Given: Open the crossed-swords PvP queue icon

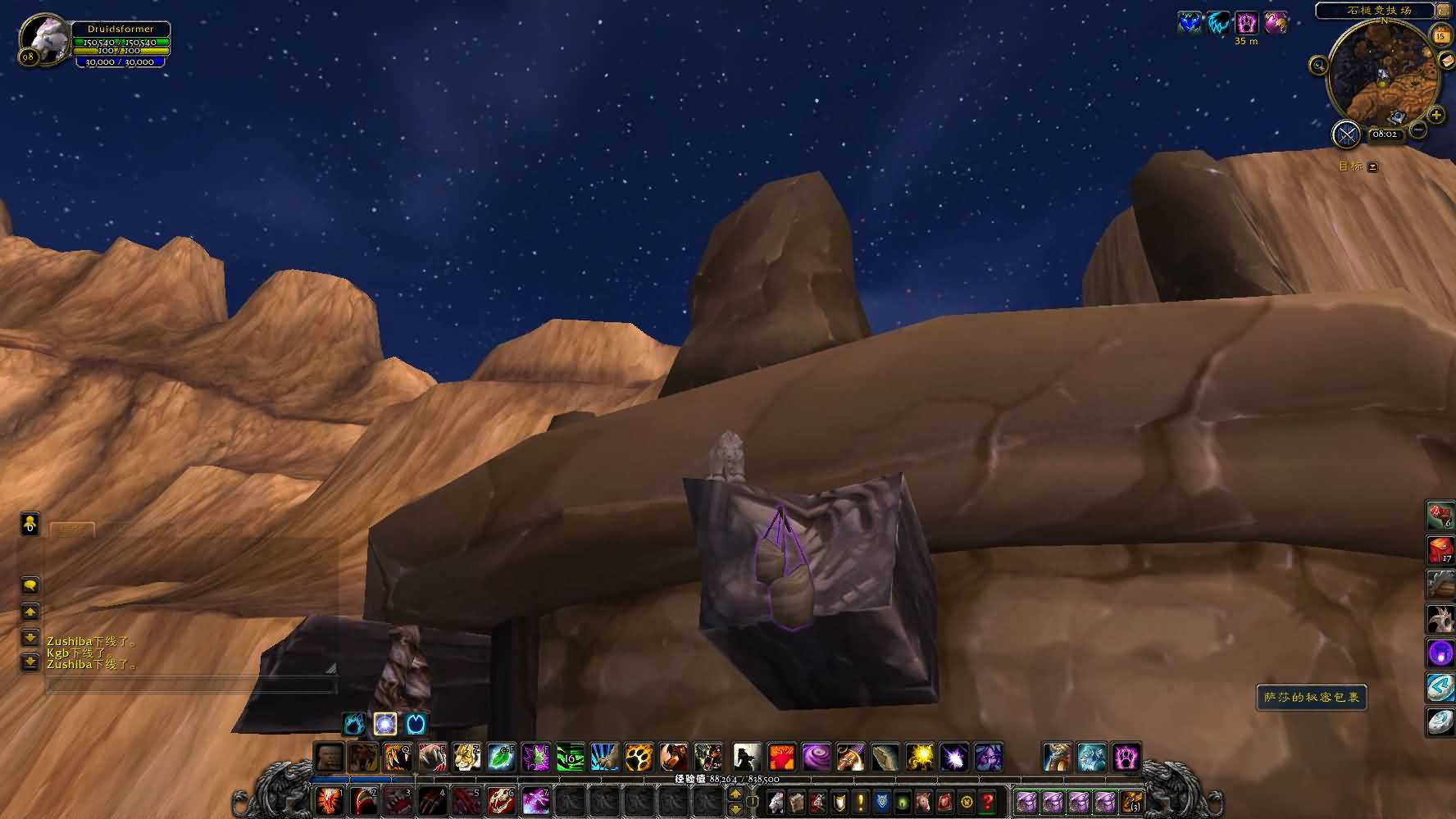Looking at the screenshot, I should pos(1346,134).
